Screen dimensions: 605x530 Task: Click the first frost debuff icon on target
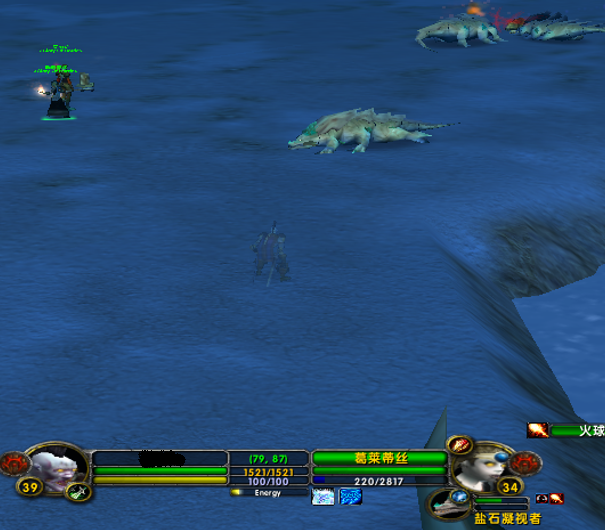[323, 496]
